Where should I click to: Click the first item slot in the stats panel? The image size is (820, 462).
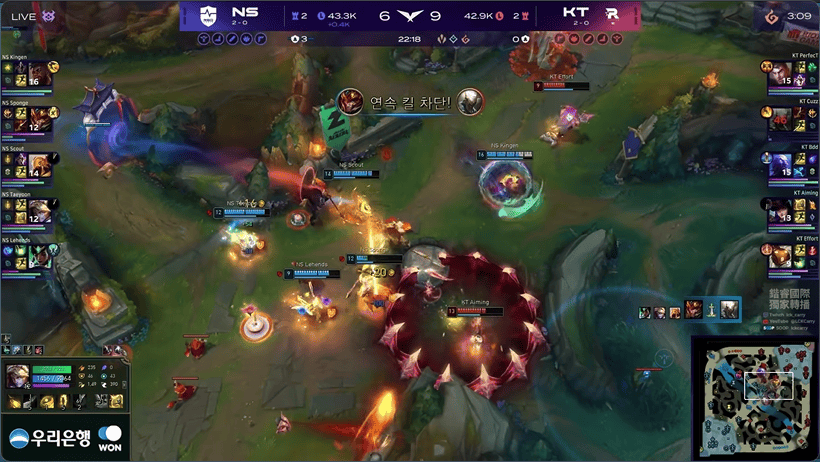[x=15, y=402]
